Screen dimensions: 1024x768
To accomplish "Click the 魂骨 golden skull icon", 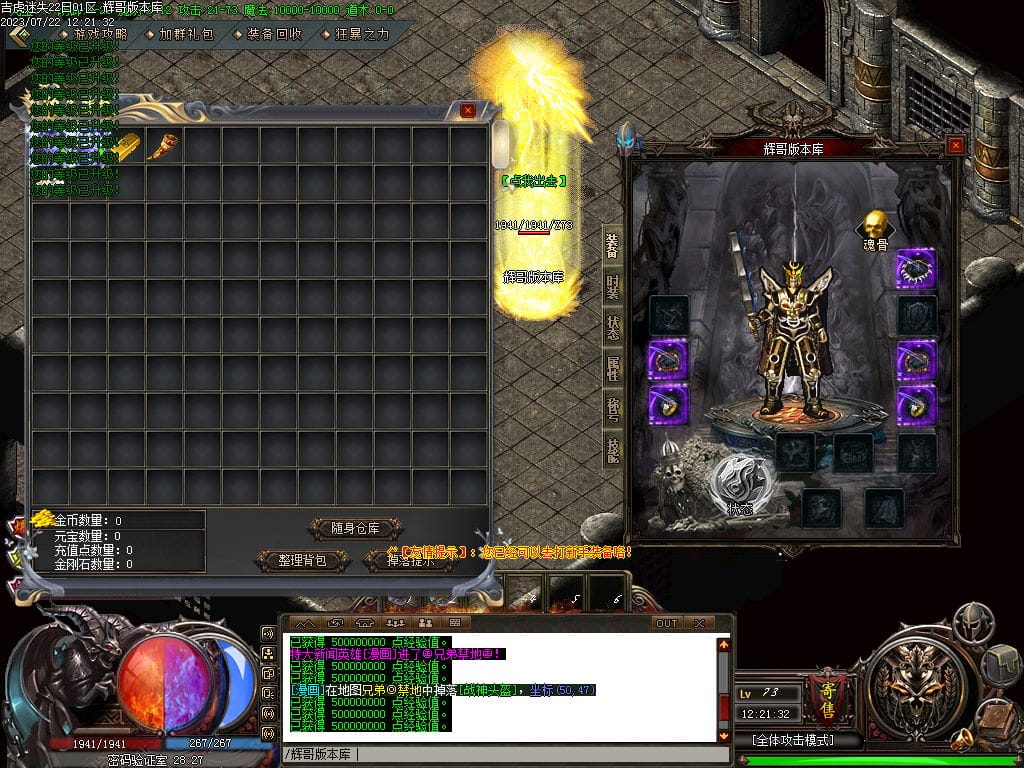I will click(874, 224).
